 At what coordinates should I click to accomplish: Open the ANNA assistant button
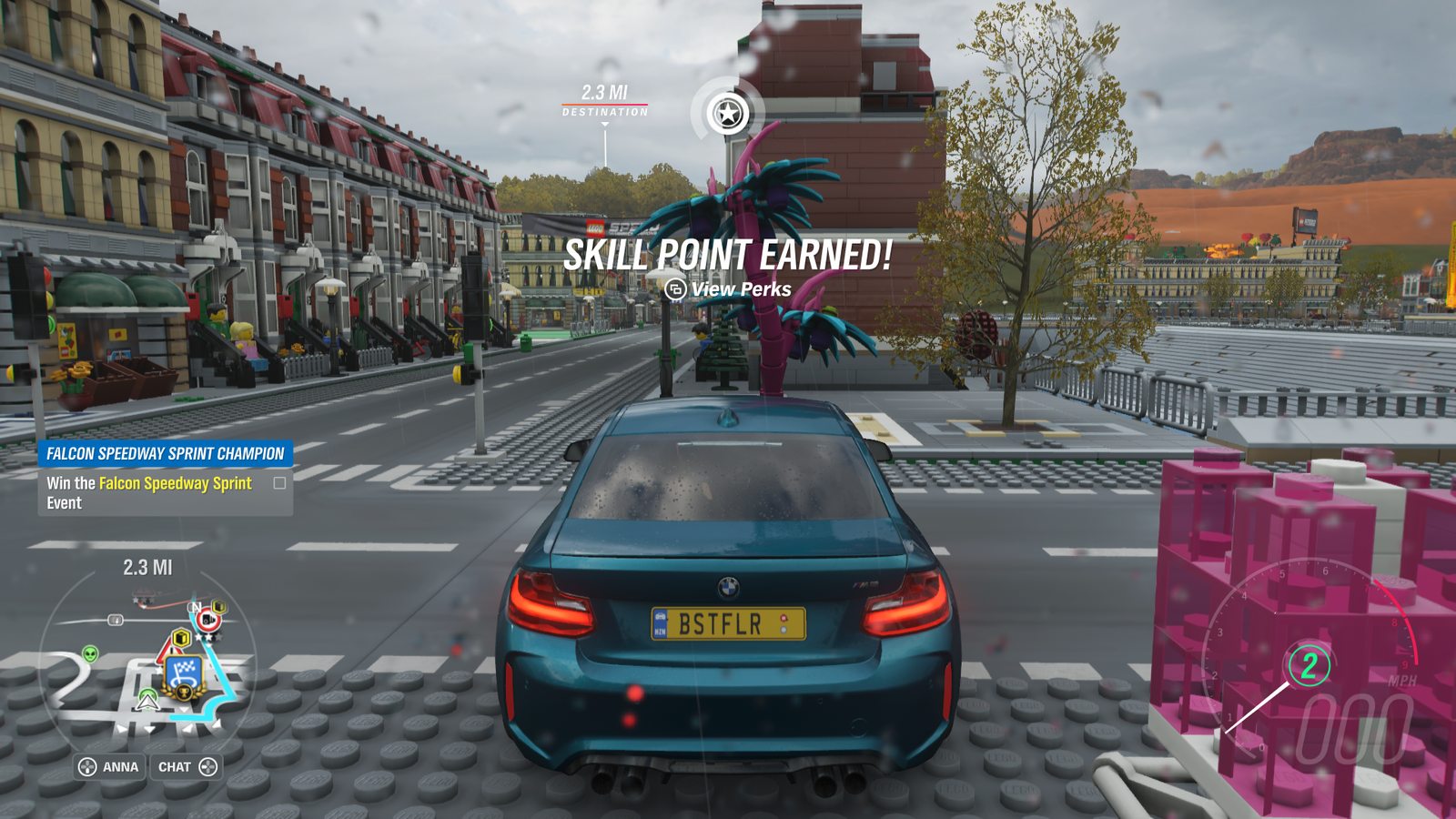[109, 767]
